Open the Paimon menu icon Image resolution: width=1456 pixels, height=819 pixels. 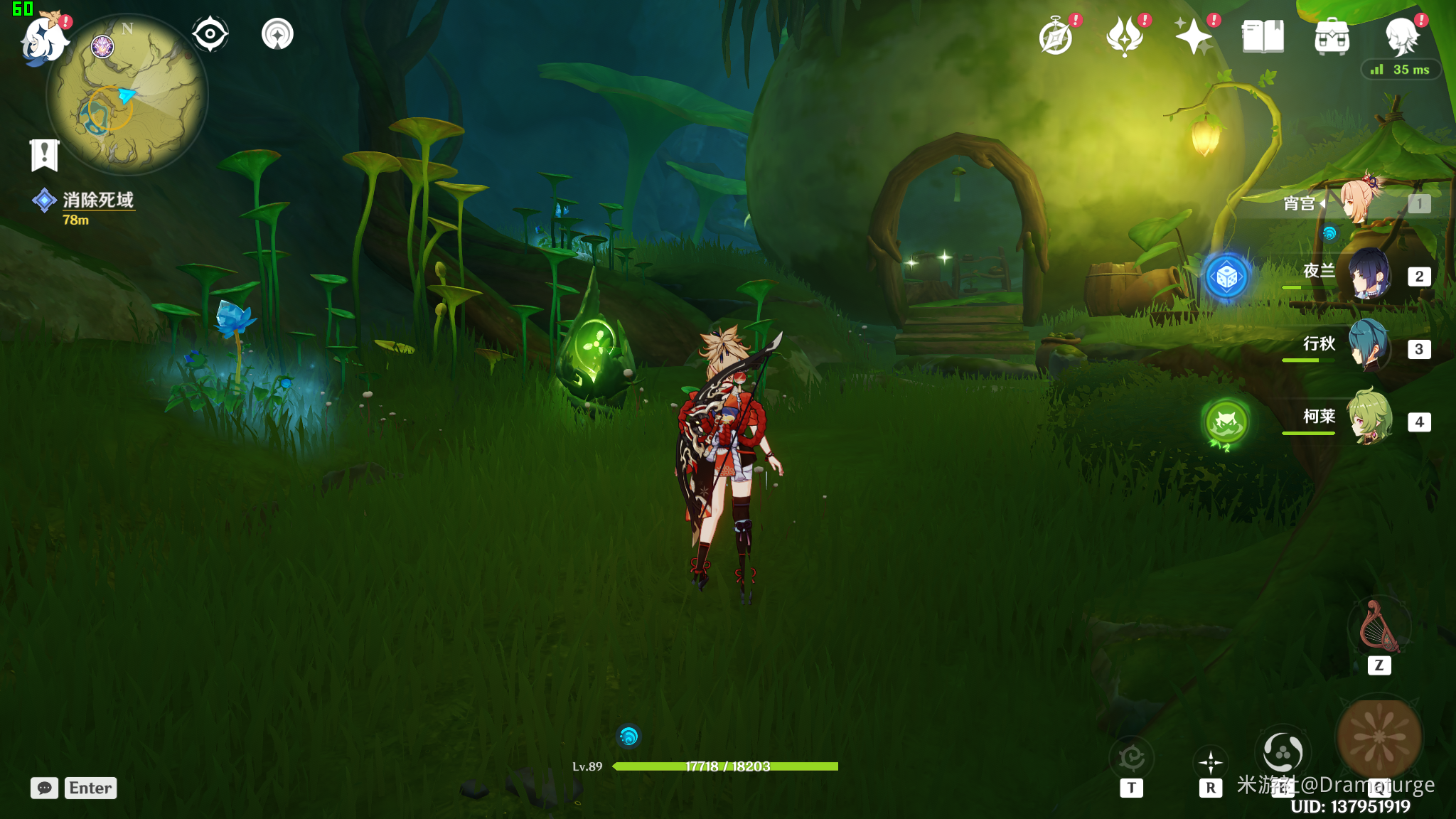click(x=44, y=38)
